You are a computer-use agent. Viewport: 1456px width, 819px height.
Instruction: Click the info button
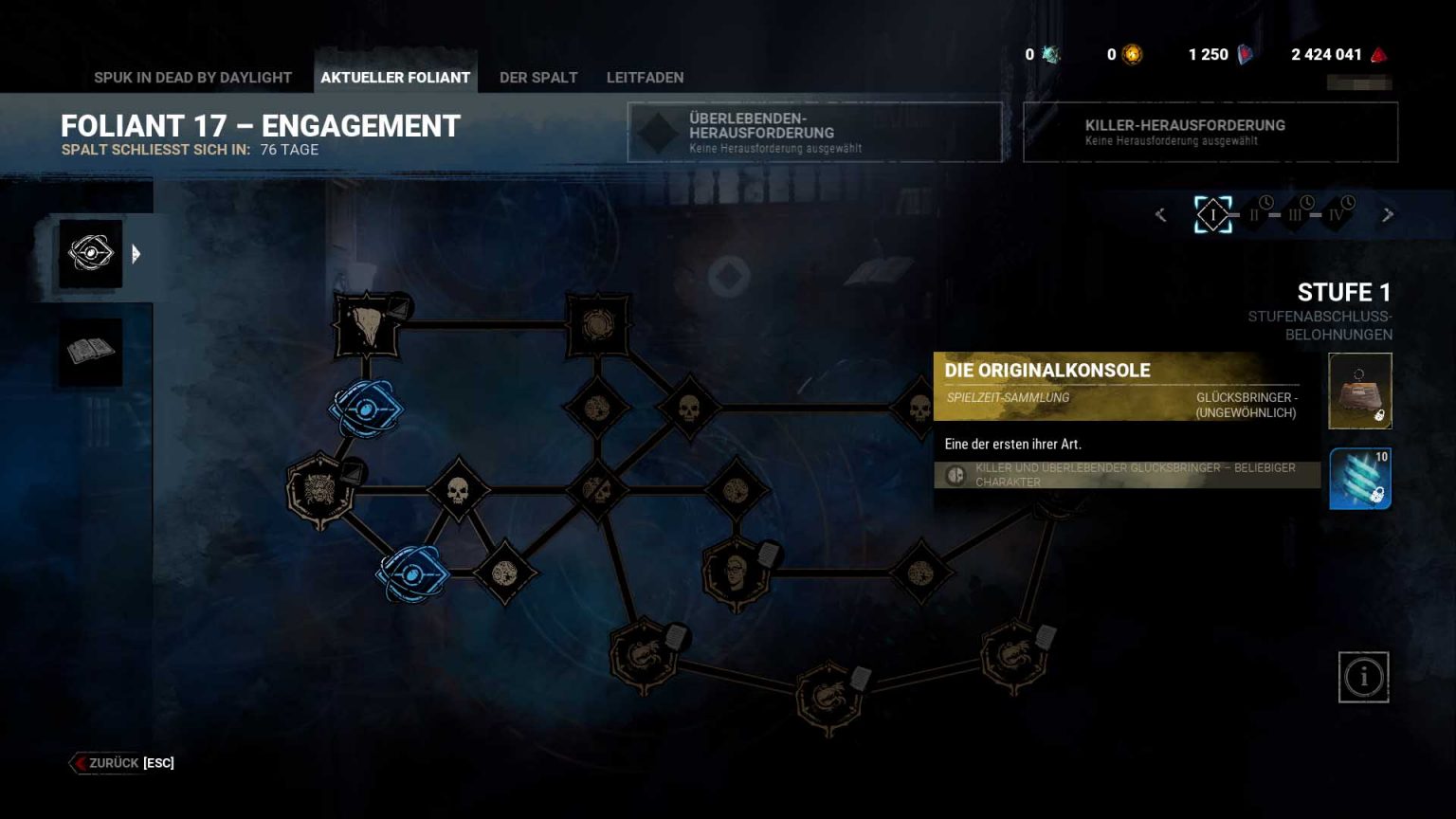click(1363, 677)
